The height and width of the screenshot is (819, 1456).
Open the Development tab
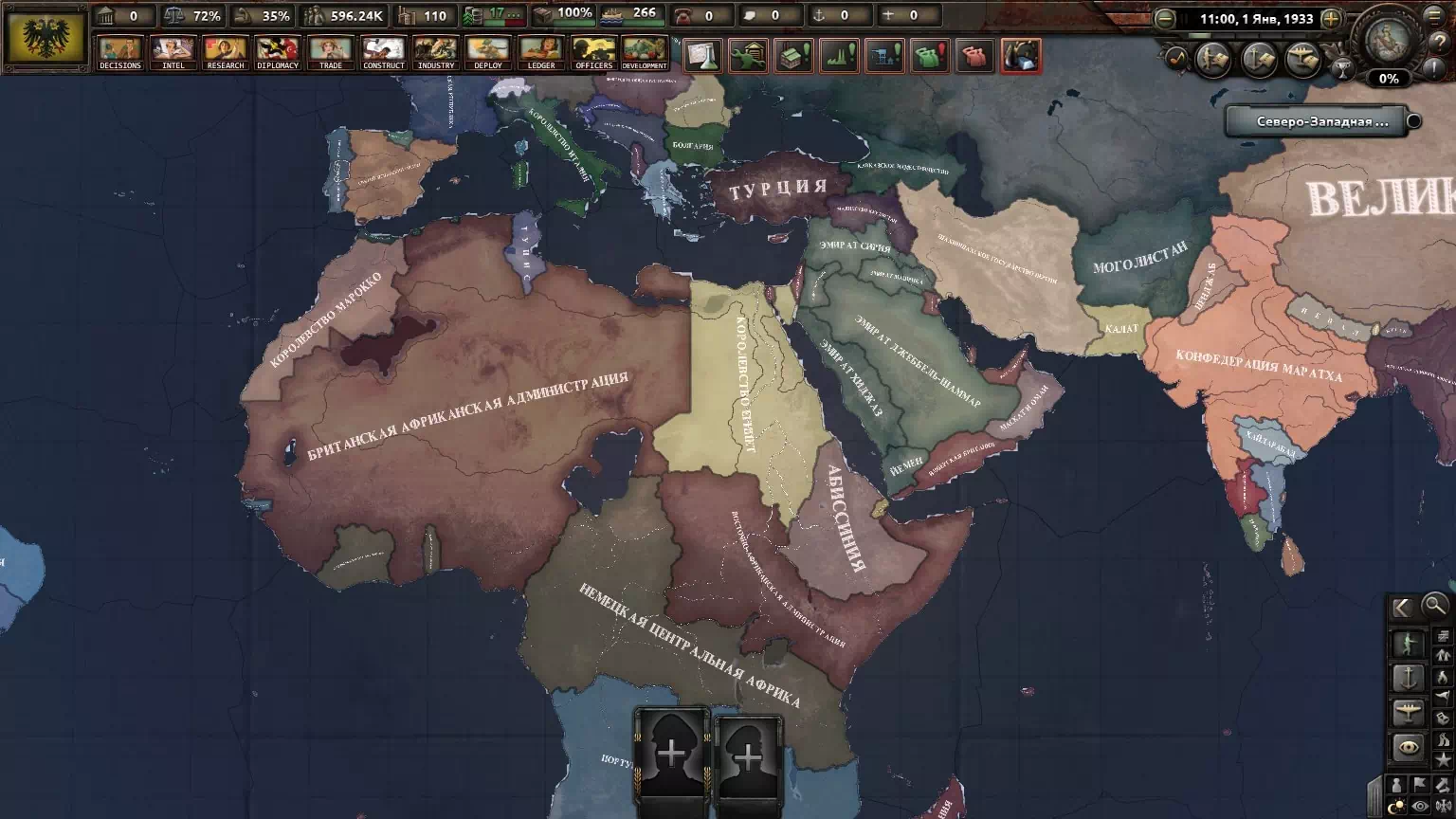pyautogui.click(x=645, y=52)
